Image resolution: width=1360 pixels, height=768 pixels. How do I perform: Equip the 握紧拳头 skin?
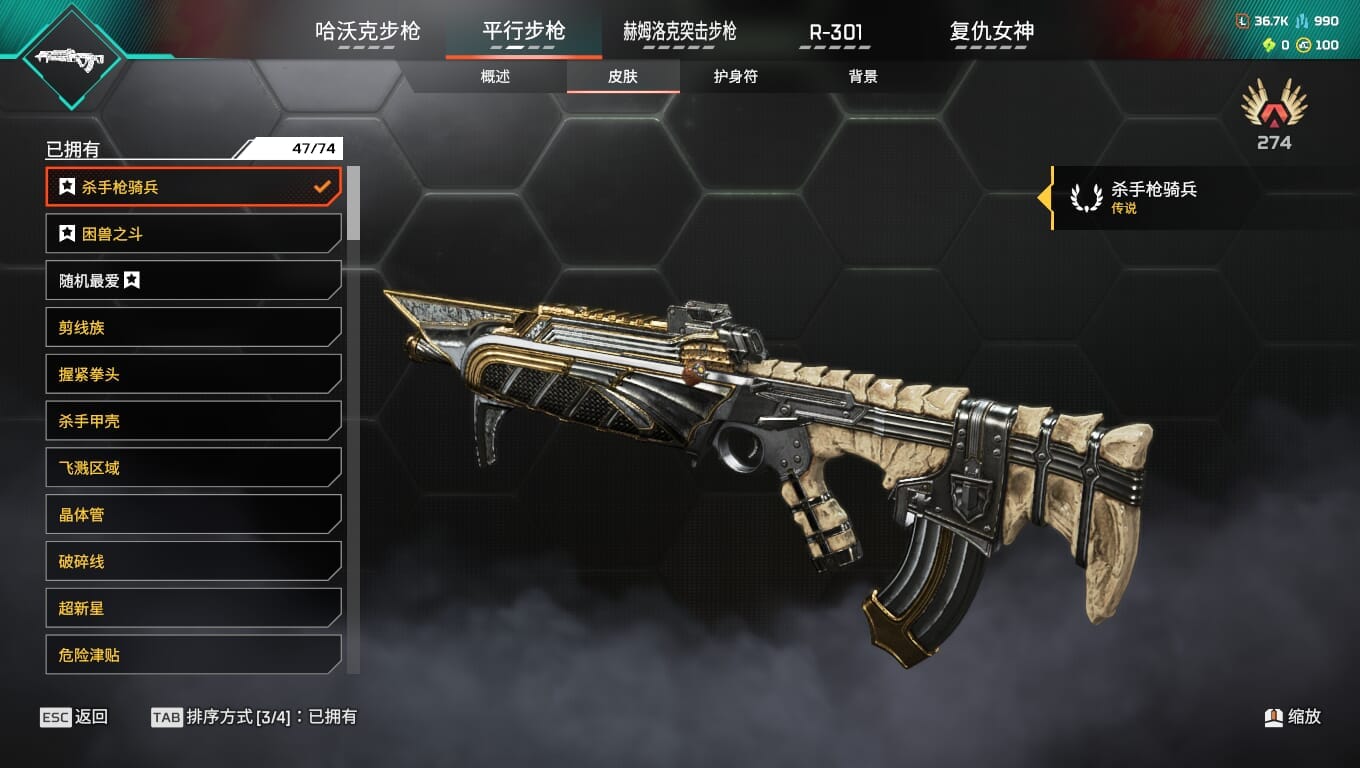(x=193, y=375)
